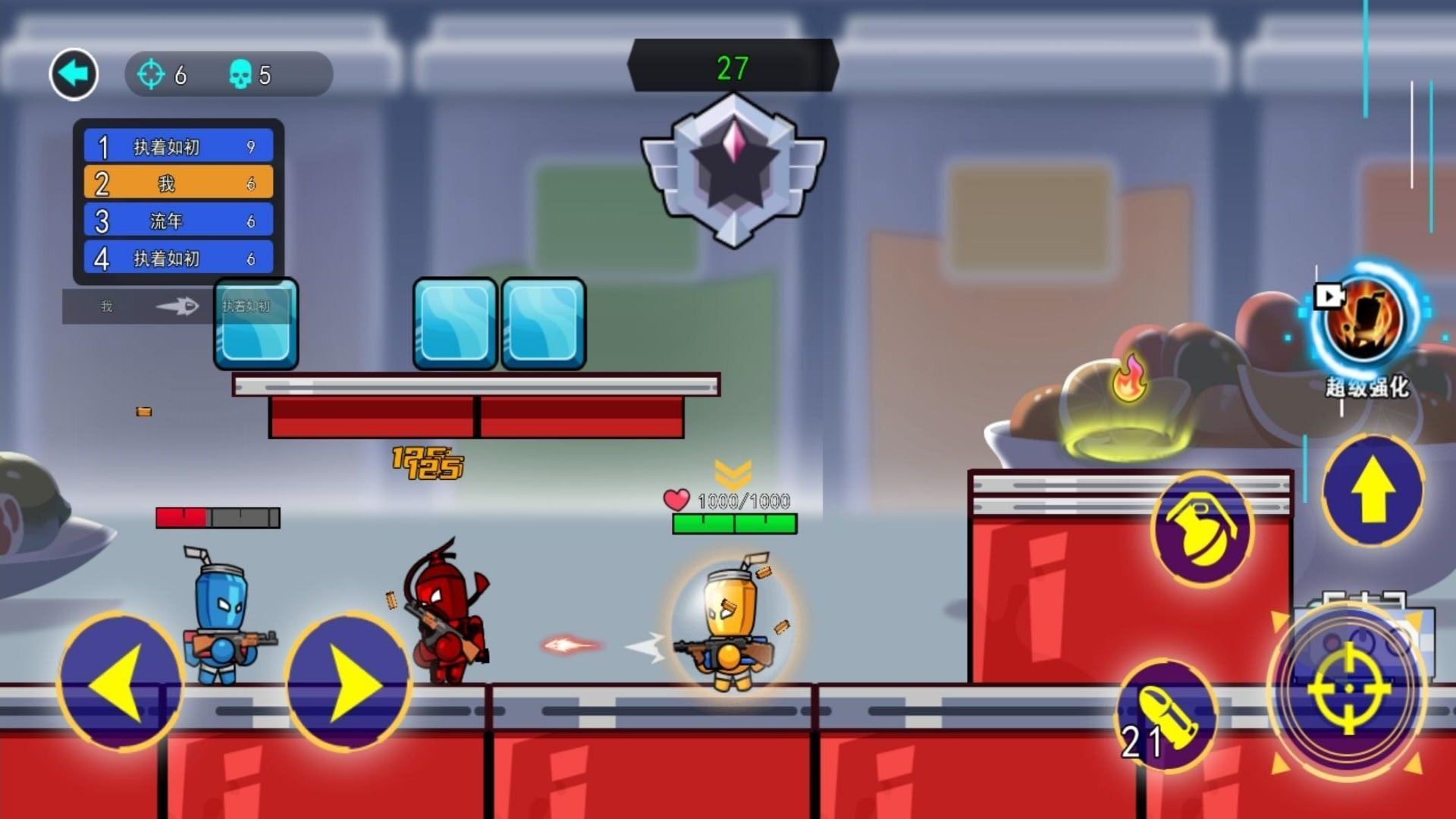Reload using the bullet ammo button
This screenshot has width=1456, height=819.
coord(1167,716)
